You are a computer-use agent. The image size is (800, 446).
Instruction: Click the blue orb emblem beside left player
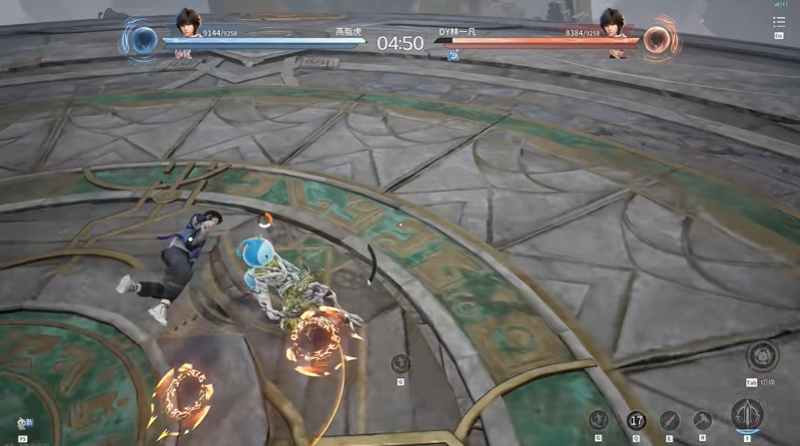144,40
